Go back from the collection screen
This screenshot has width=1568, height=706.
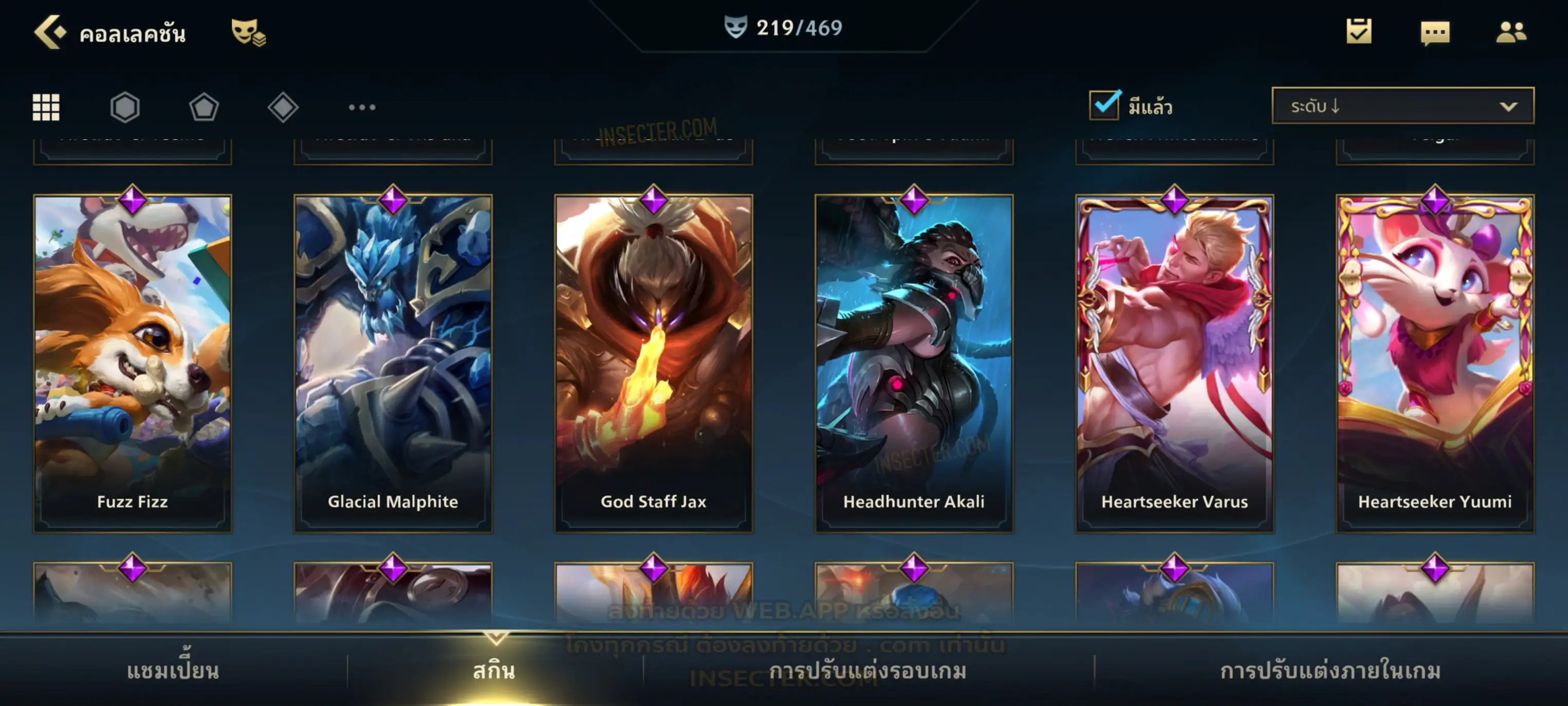pyautogui.click(x=50, y=32)
